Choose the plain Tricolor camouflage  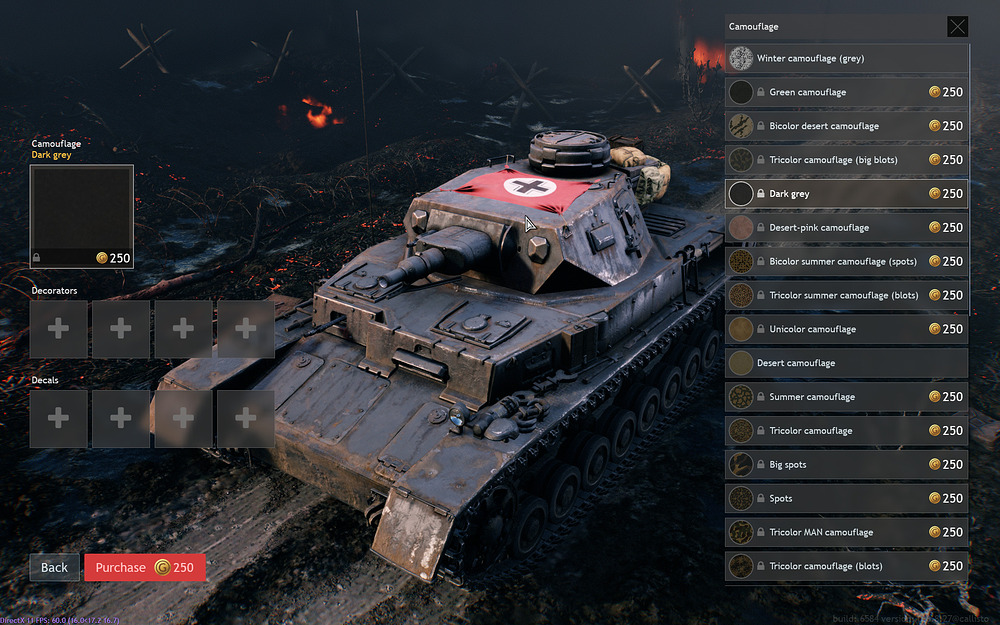click(x=847, y=431)
